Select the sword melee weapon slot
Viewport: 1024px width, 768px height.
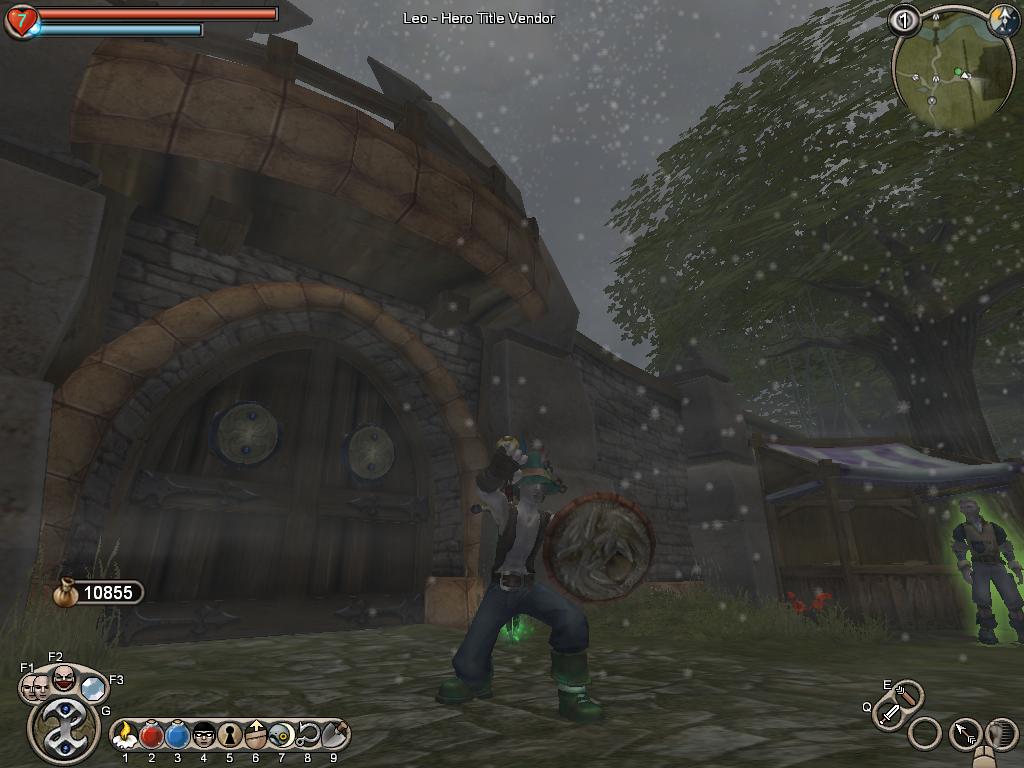(889, 714)
